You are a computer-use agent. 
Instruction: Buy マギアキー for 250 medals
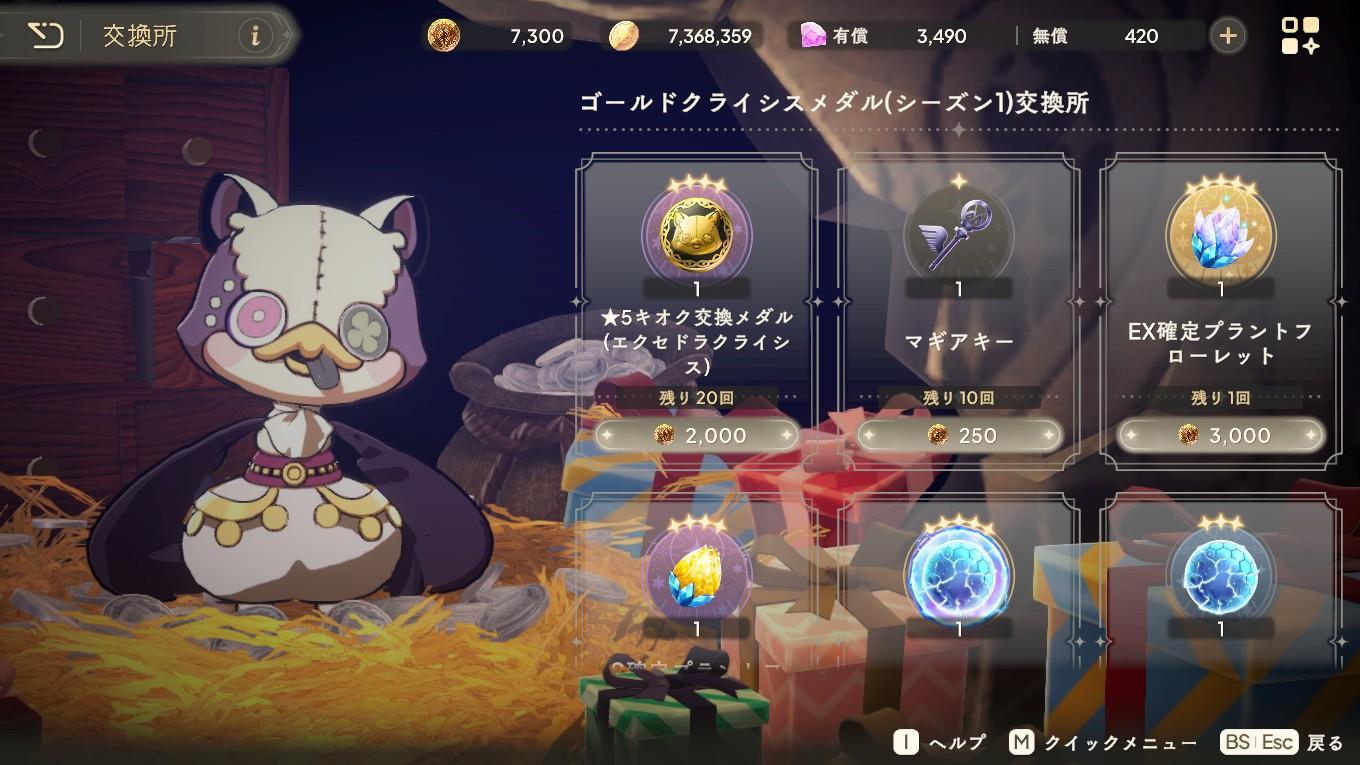coord(958,435)
